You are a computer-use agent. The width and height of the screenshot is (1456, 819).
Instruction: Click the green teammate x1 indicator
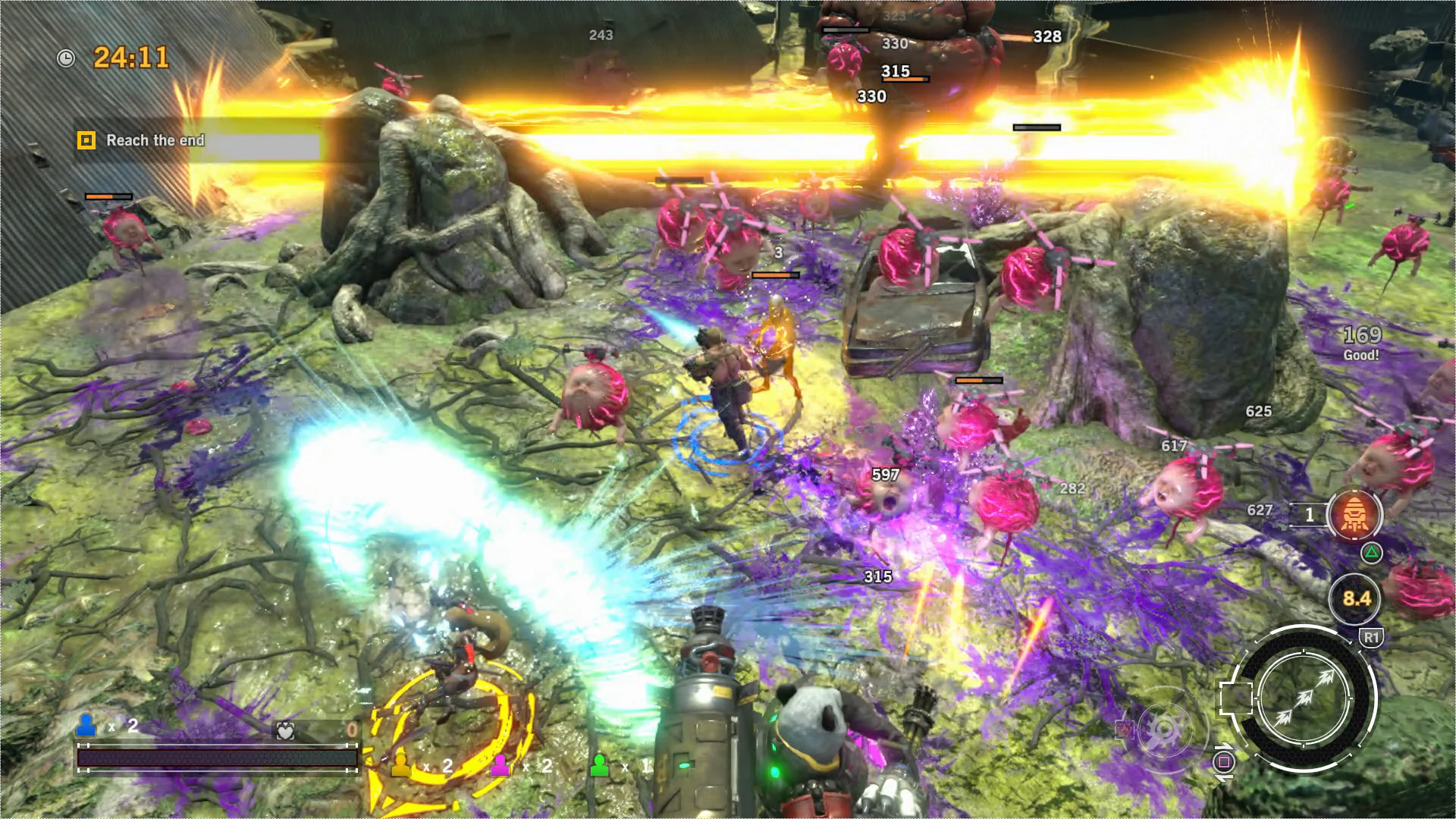pos(600,764)
